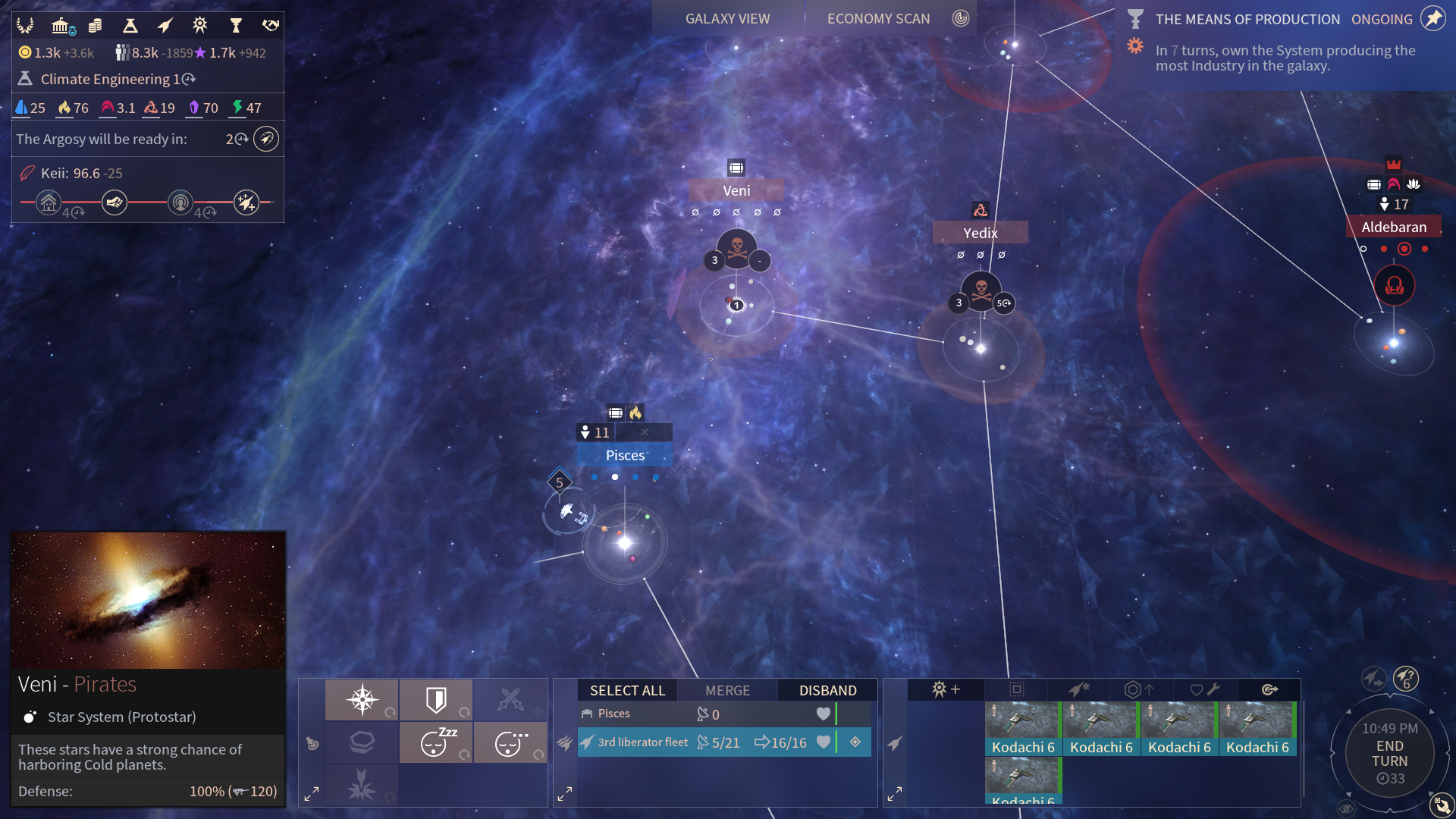Viewport: 1456px width, 819px height.
Task: Open the economy coins screen
Action: click(96, 27)
